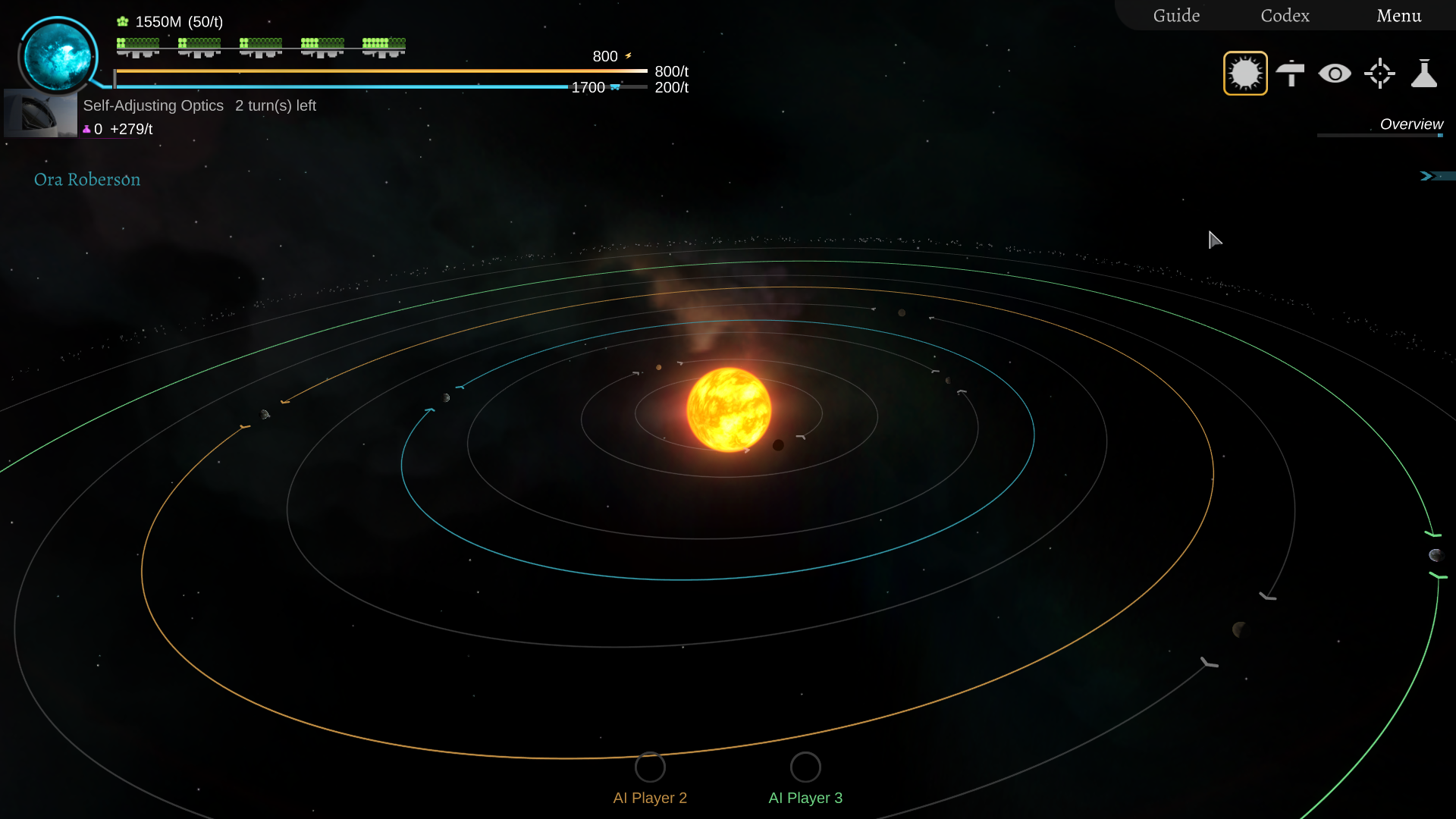Image resolution: width=1456 pixels, height=819 pixels.
Task: Select the AI Player 2 marker
Action: pyautogui.click(x=650, y=767)
